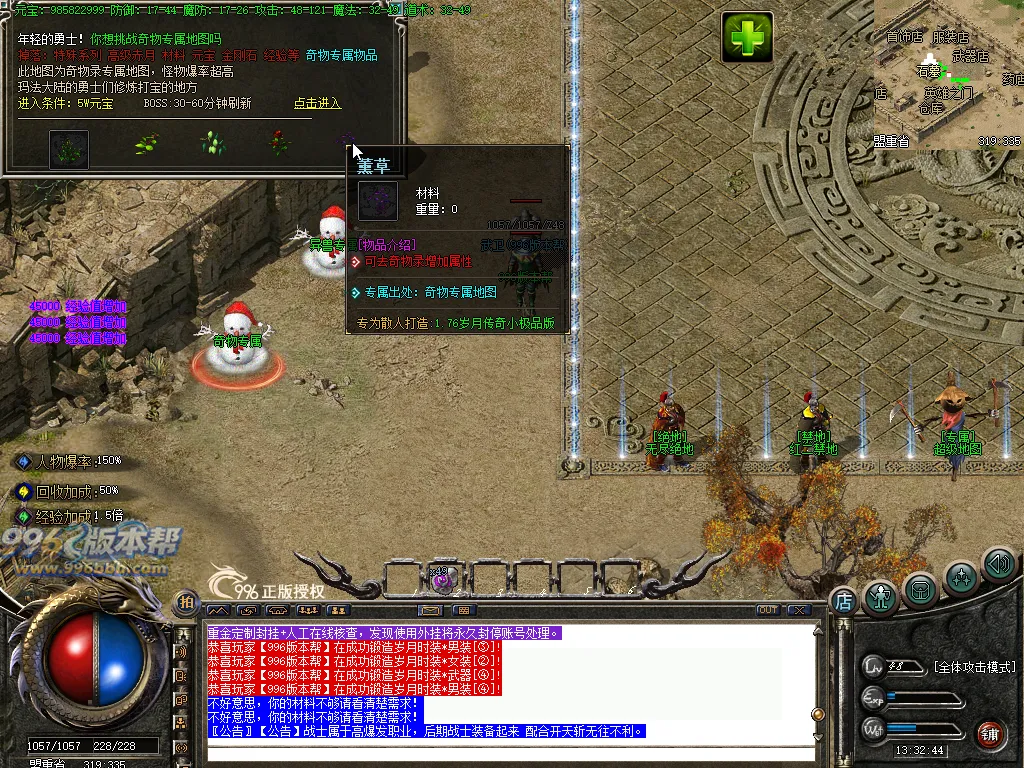
Task: Click the X button above the chat
Action: (798, 610)
